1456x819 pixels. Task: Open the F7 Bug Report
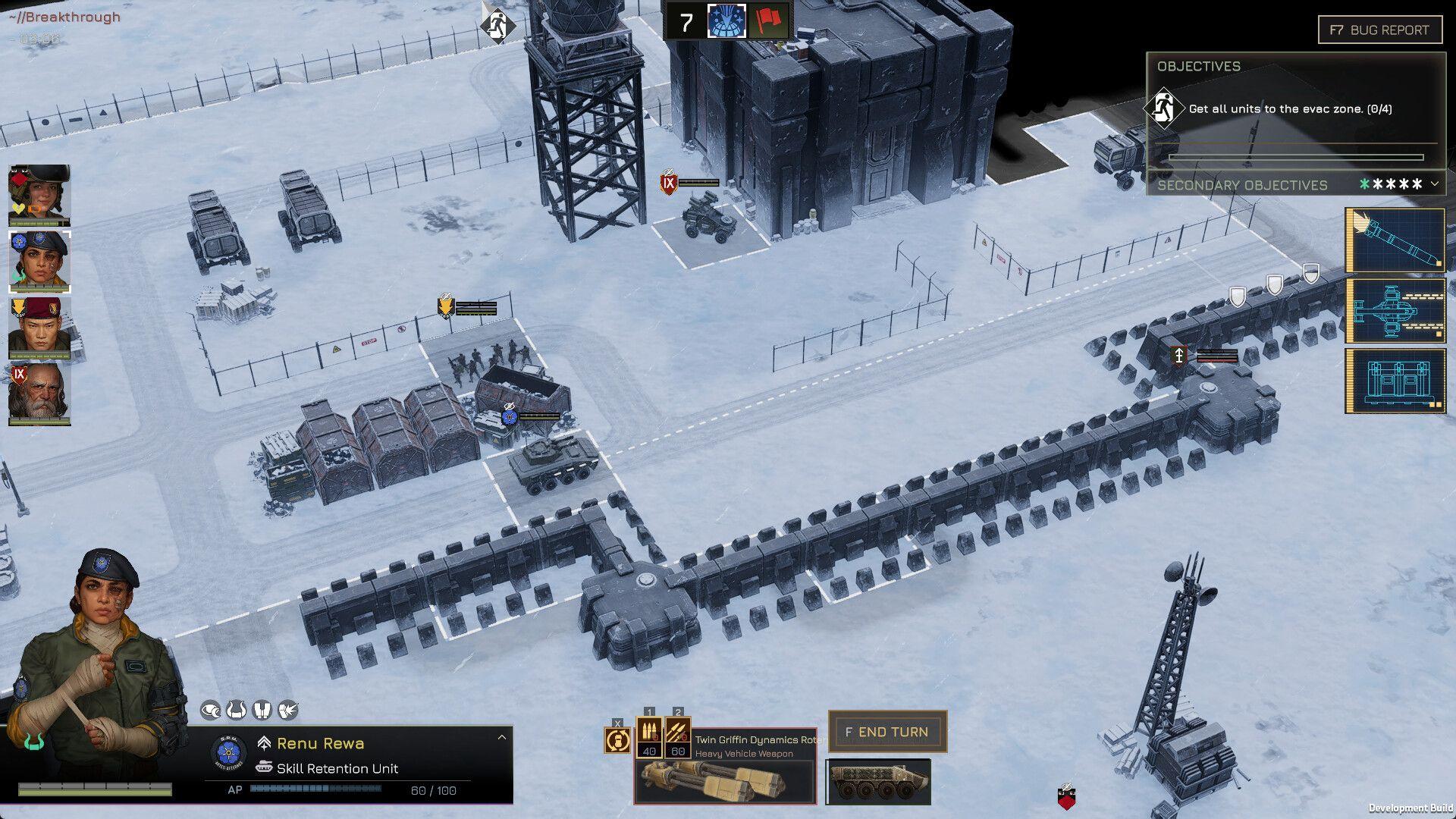(1379, 30)
